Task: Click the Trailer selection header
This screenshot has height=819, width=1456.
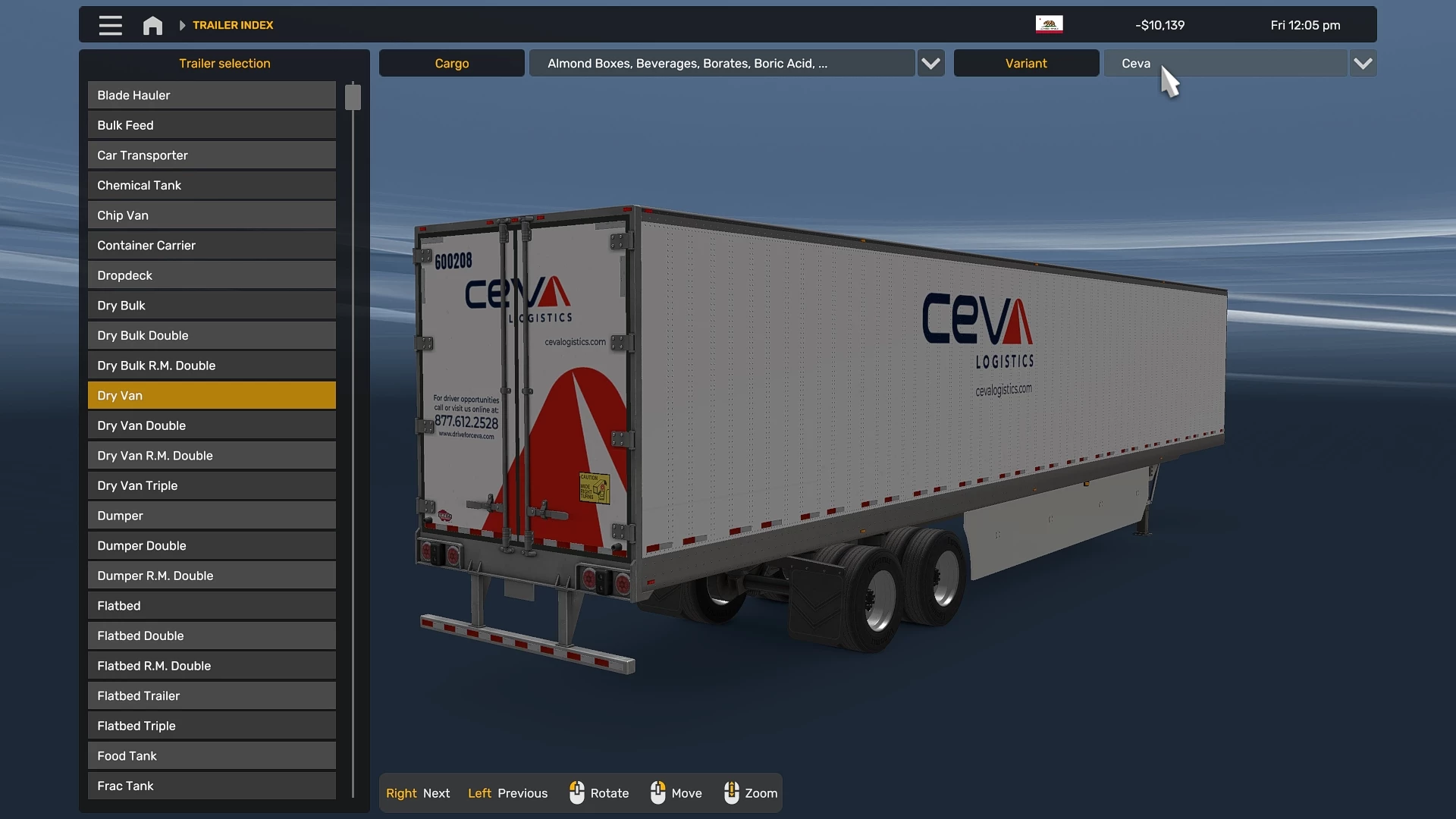Action: (x=224, y=63)
